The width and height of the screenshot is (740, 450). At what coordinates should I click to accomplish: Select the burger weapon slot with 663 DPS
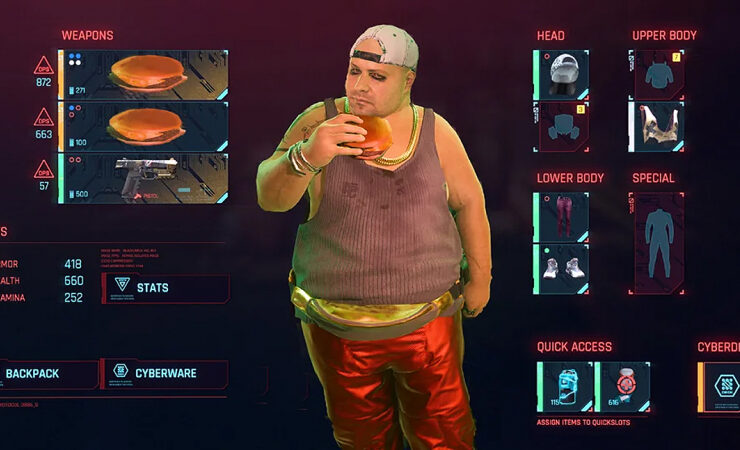(145, 126)
